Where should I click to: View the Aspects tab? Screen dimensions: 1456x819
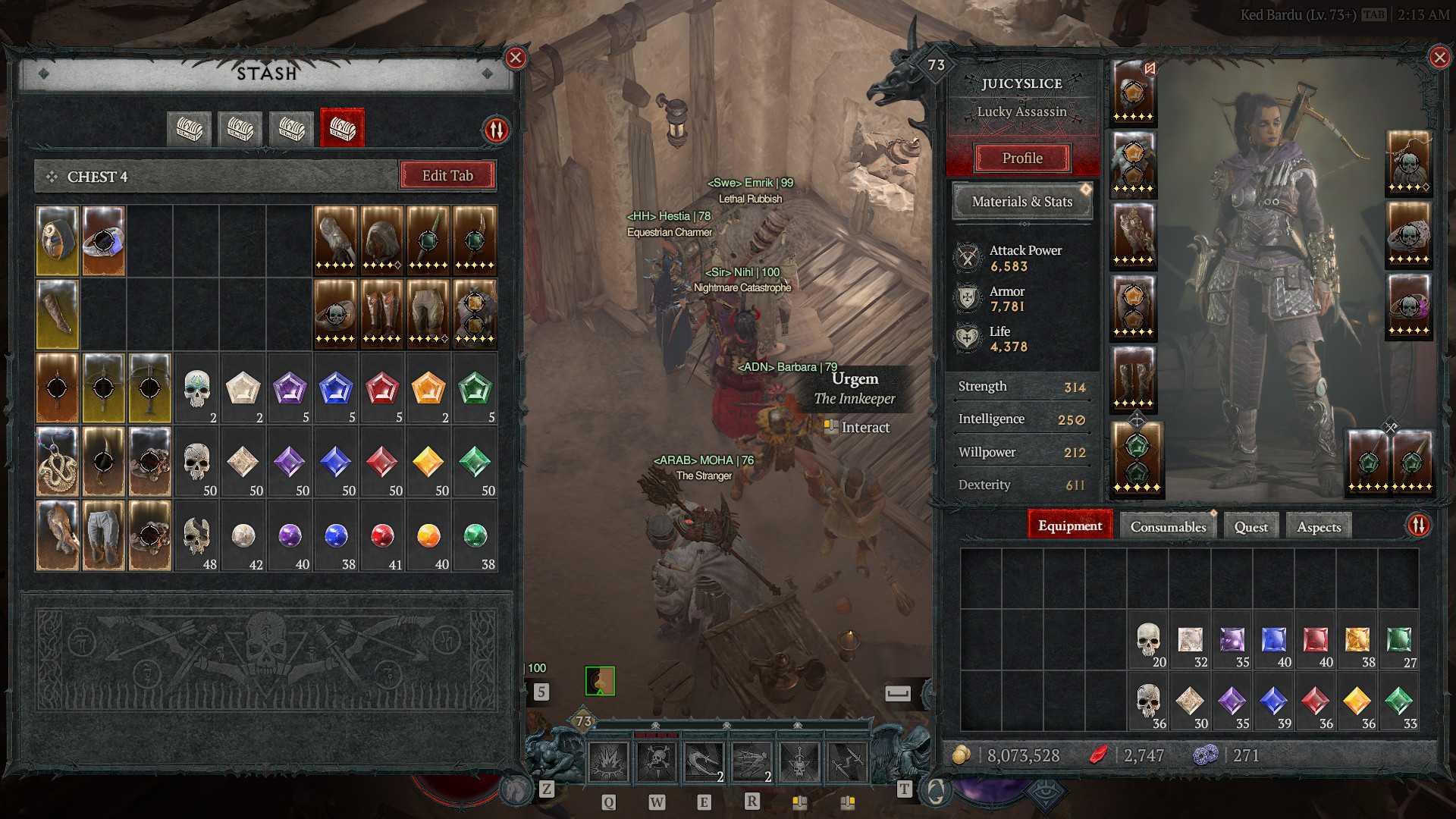1319,526
